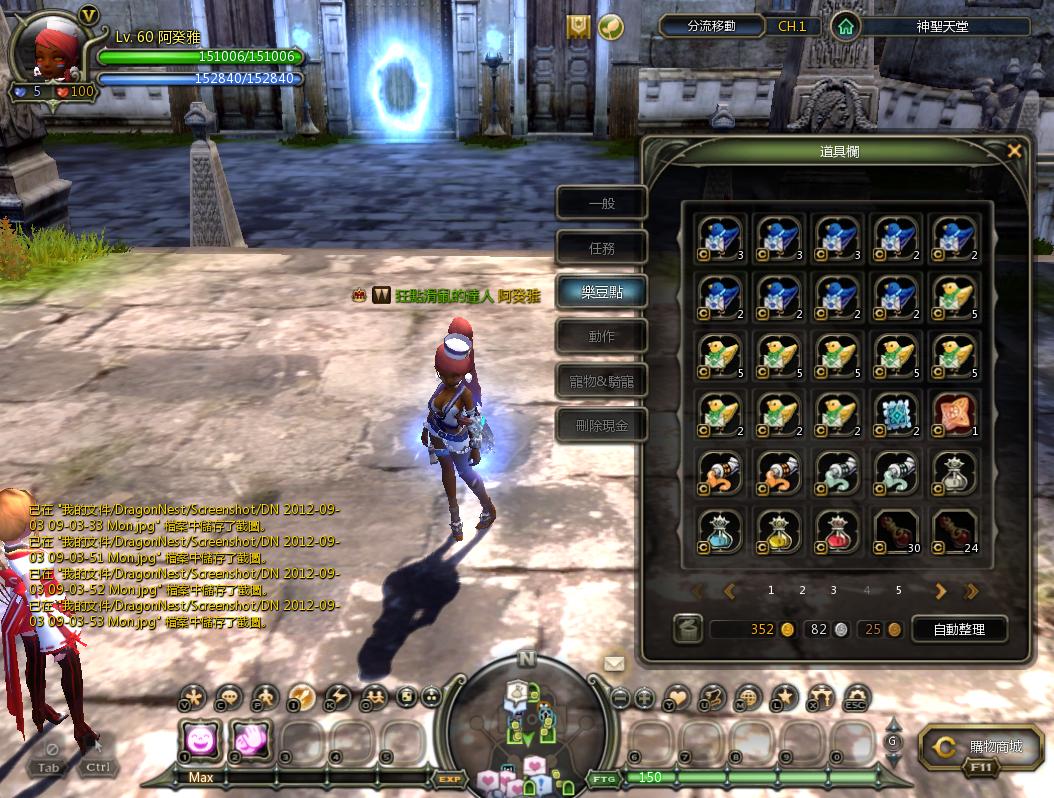This screenshot has width=1054, height=798.
Task: Show the 寵物&騎寵 tab
Action: pos(602,381)
